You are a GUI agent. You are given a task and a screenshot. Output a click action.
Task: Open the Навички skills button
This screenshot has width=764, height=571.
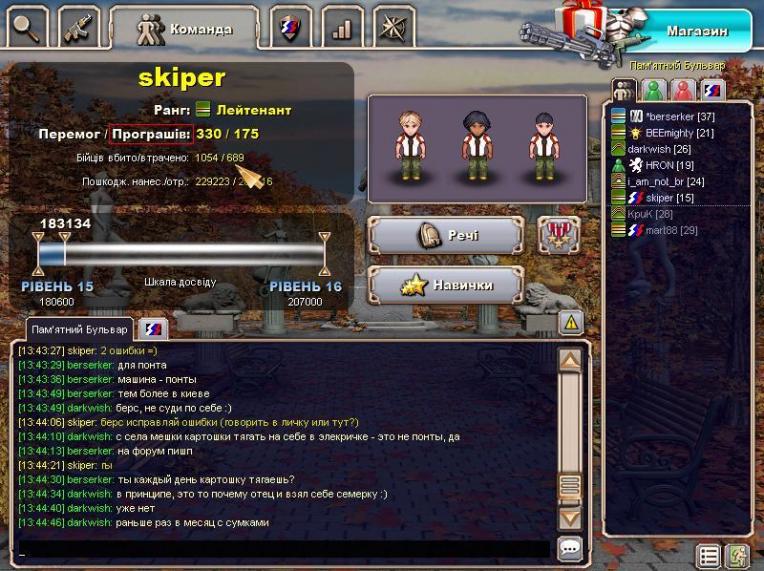coord(446,285)
